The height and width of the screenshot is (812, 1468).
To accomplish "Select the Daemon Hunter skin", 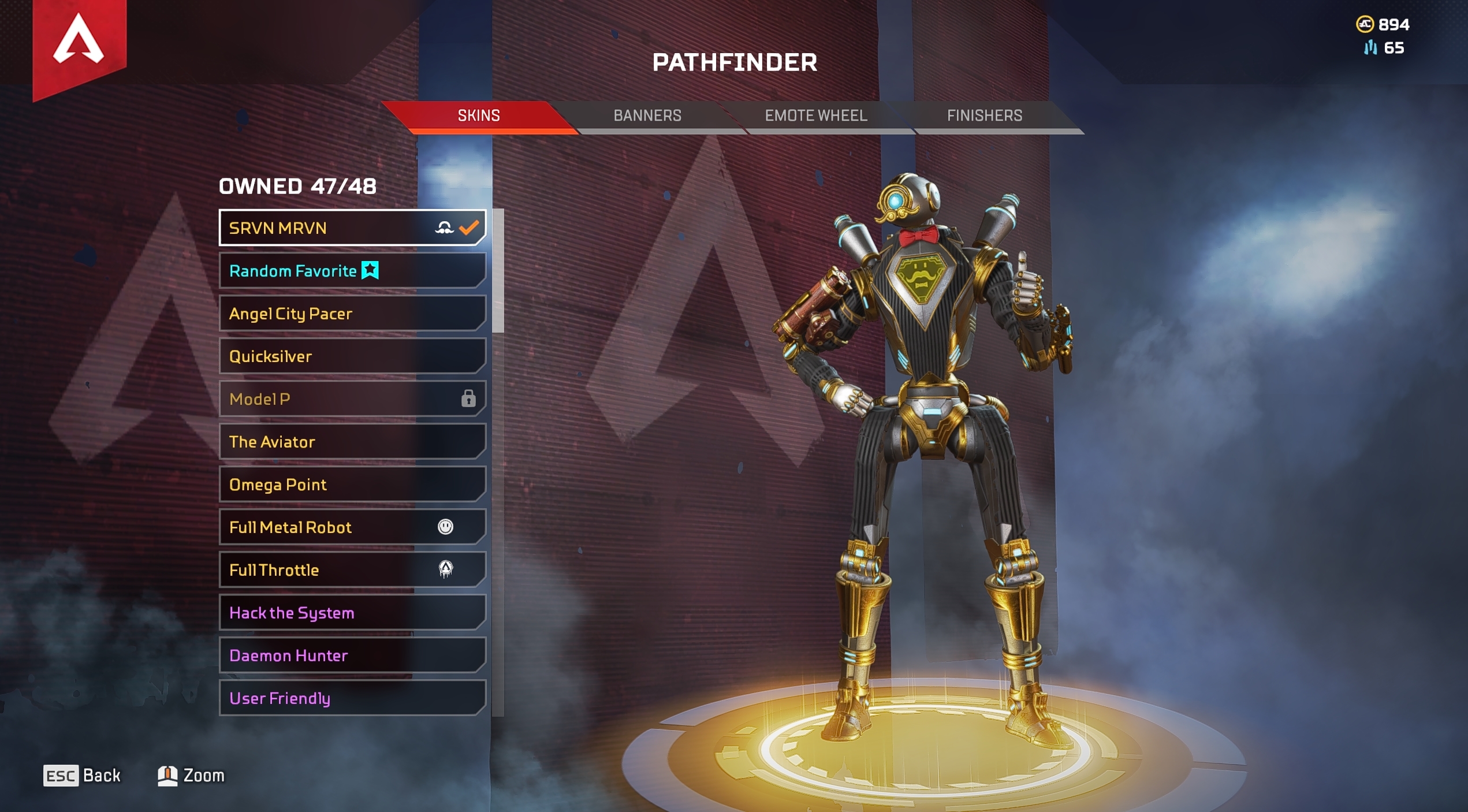I will coord(352,655).
